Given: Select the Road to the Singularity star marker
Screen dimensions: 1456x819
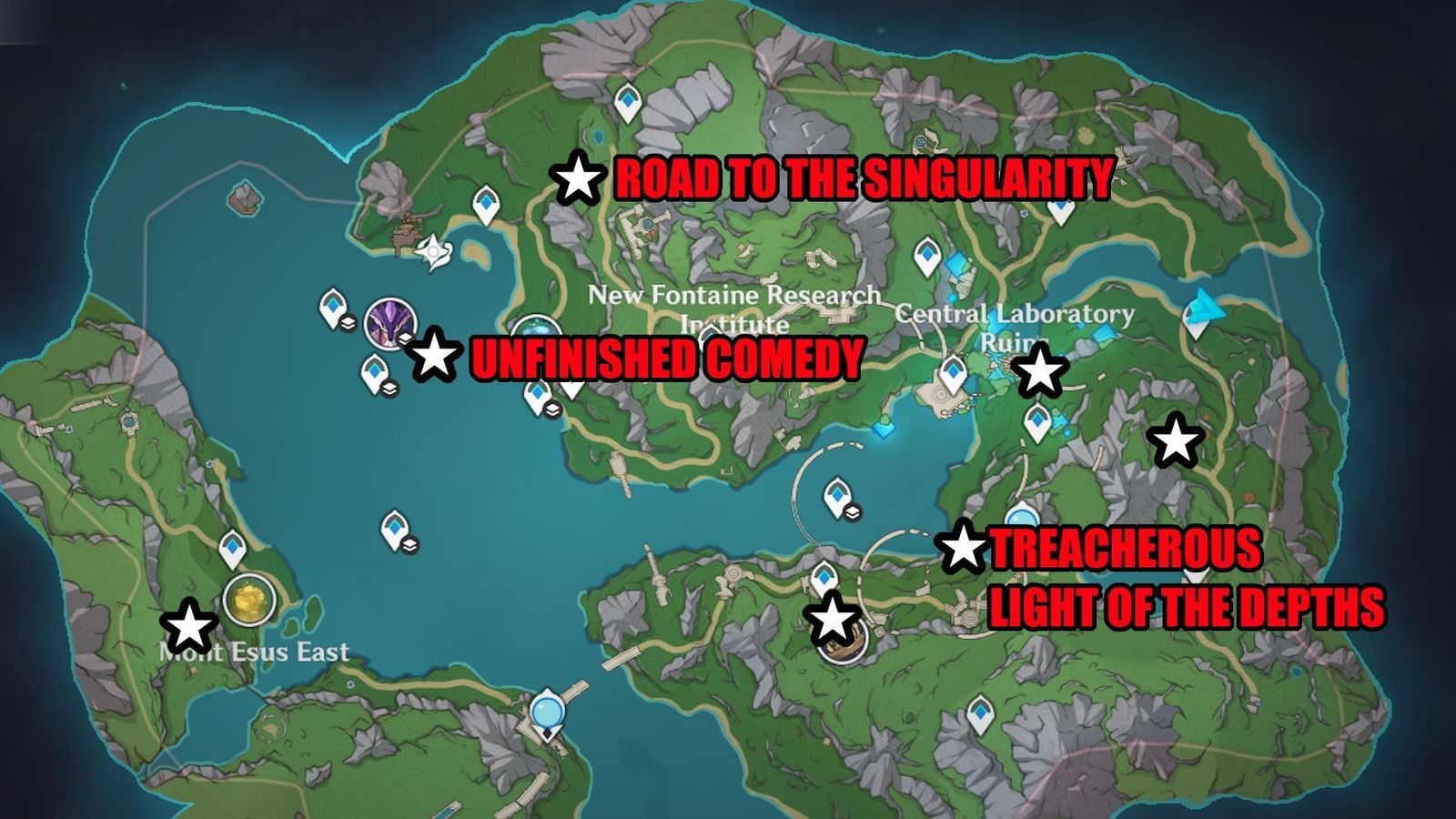Looking at the screenshot, I should (x=577, y=181).
